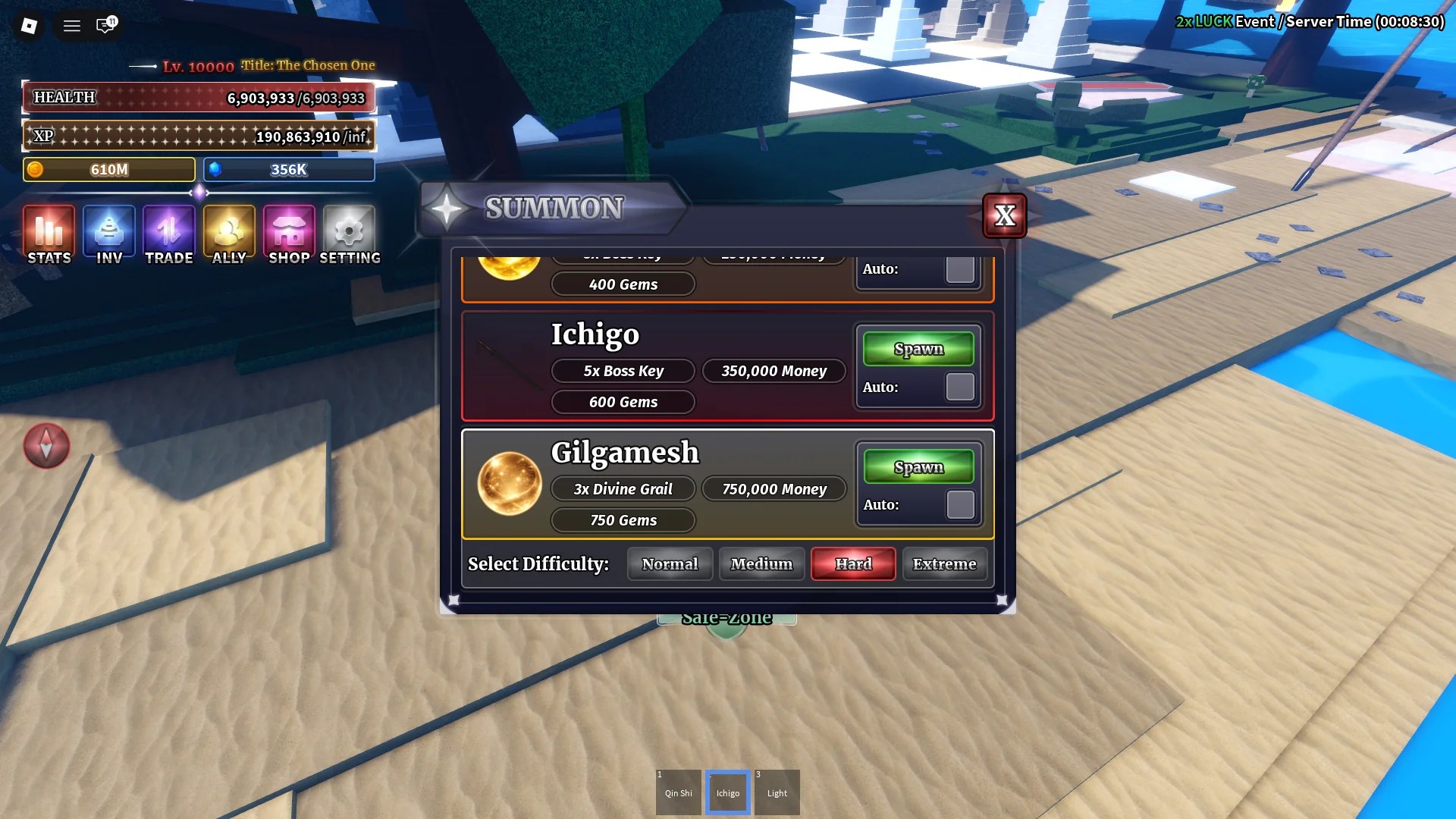
Task: Select Extreme difficulty
Action: point(945,563)
